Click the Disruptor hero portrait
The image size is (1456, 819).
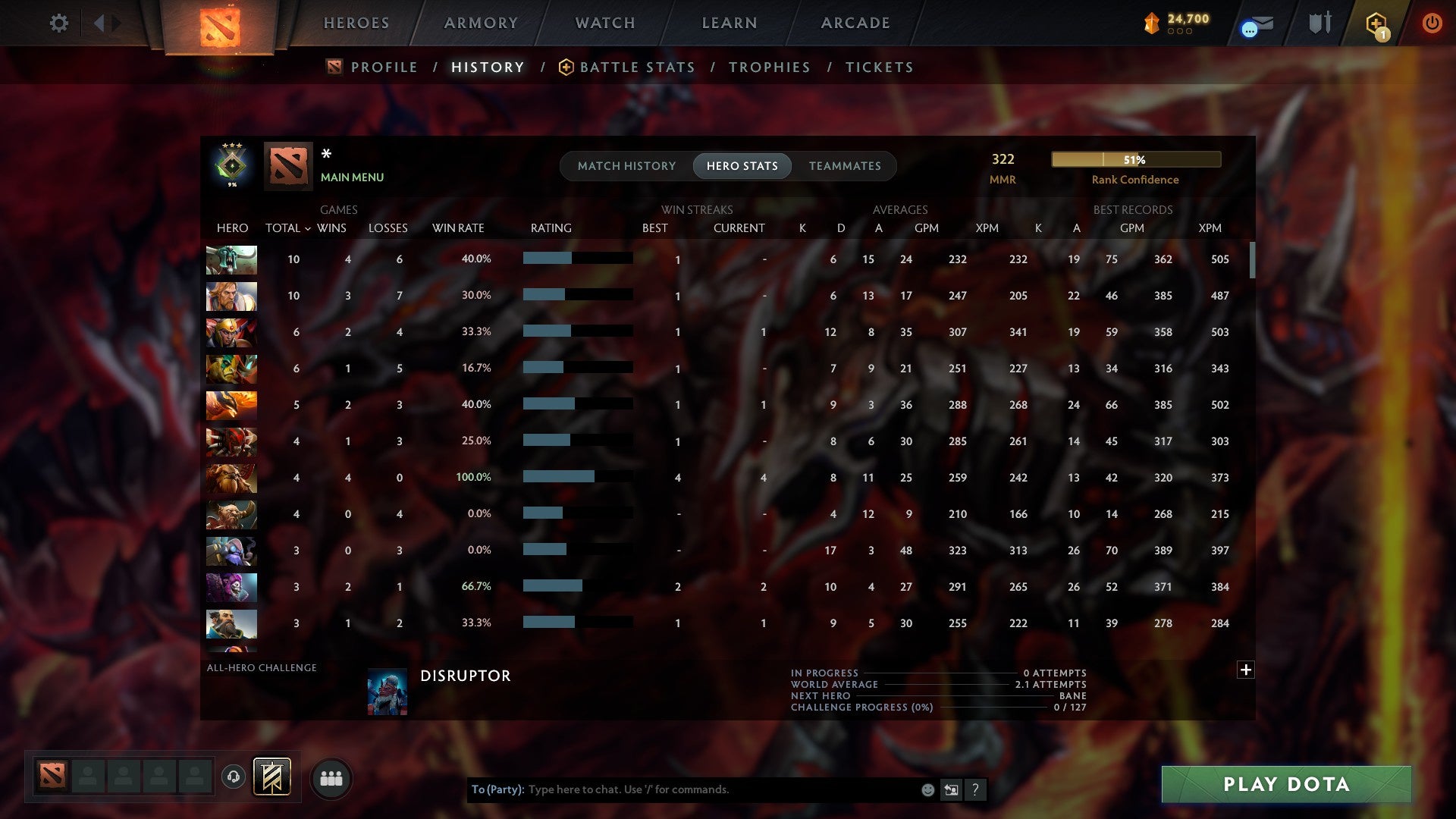[x=387, y=691]
